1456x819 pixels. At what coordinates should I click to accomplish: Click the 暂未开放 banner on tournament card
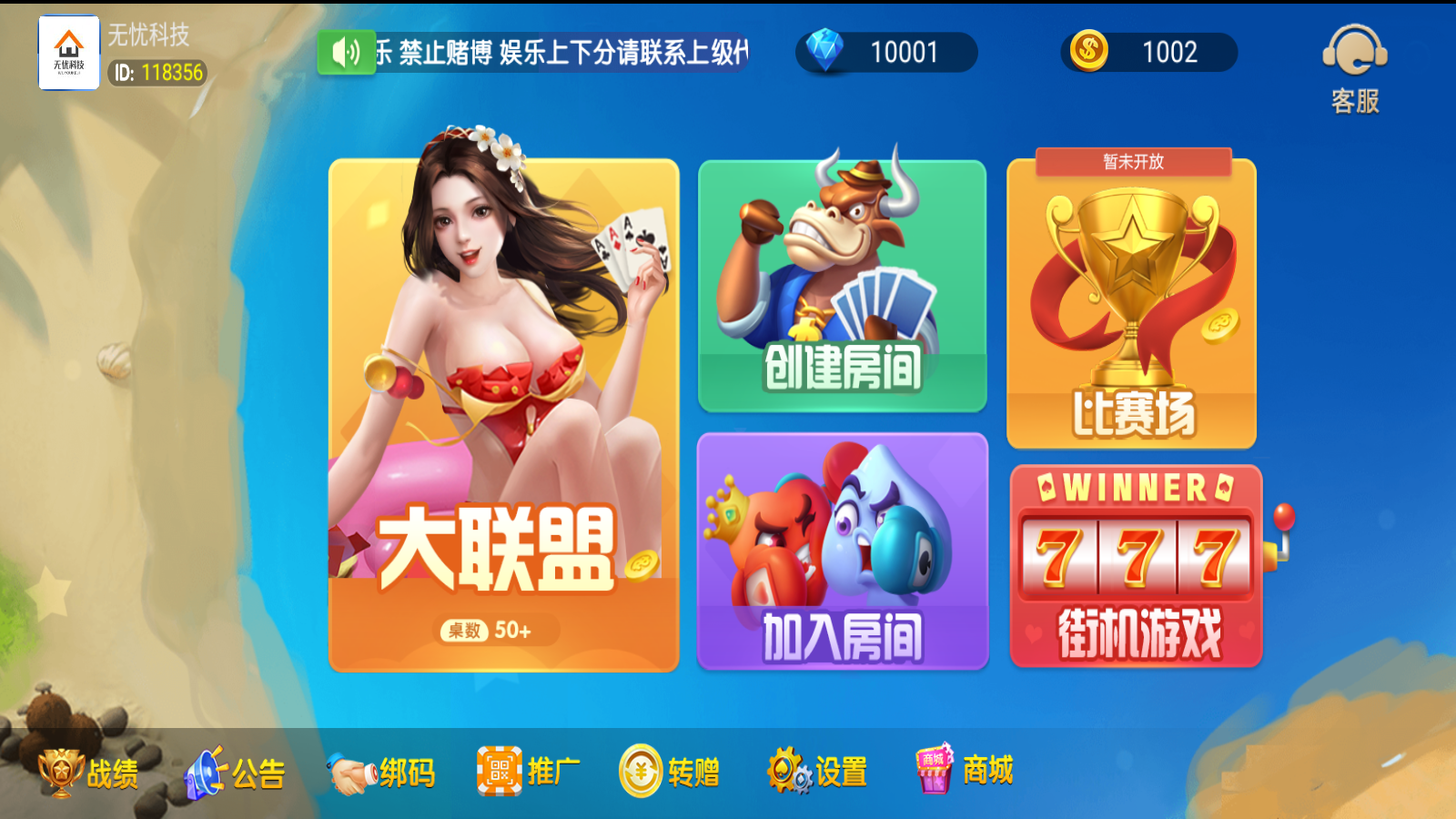click(x=1131, y=161)
